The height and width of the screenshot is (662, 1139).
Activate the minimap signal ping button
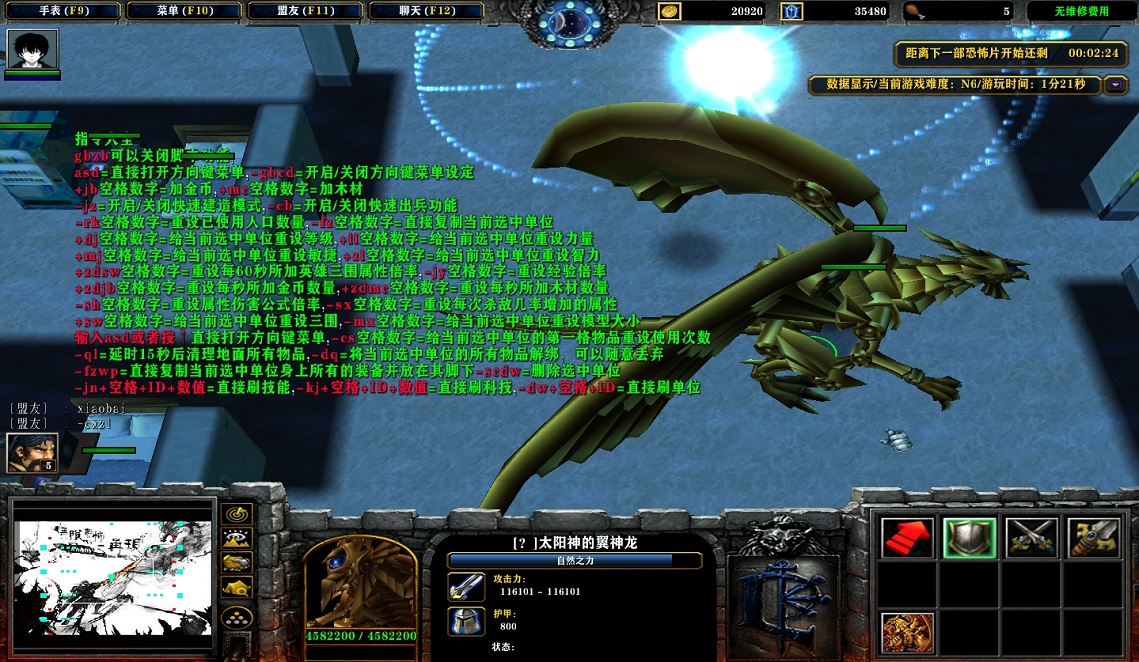pos(237,514)
